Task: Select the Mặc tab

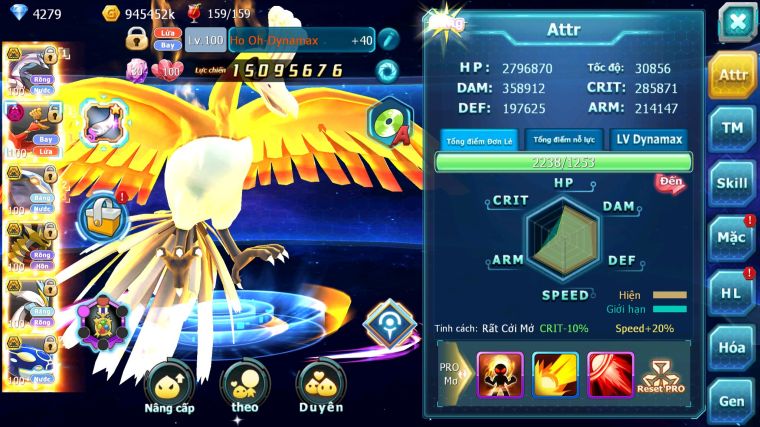Action: coord(732,238)
